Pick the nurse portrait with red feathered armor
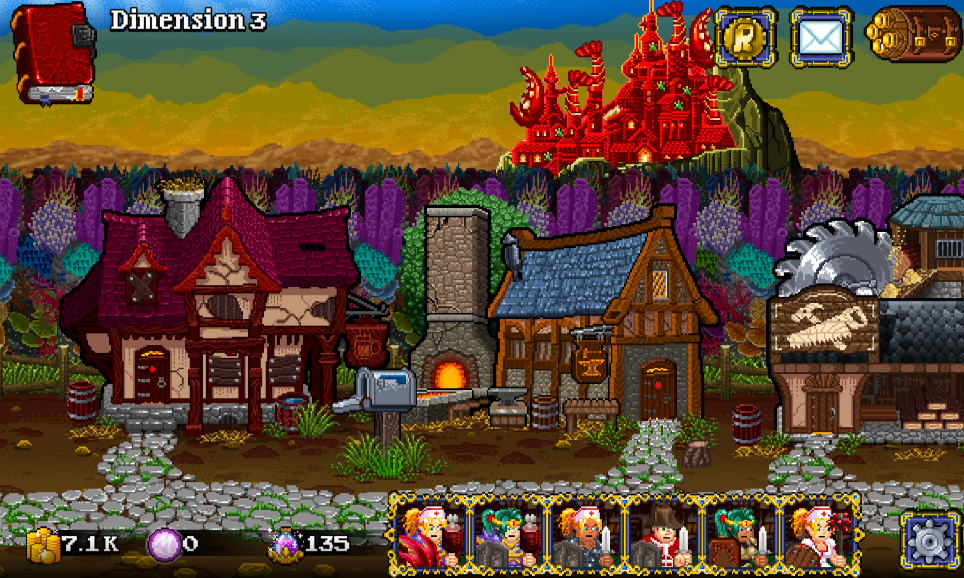Screen dimensions: 964x578 pos(428,536)
